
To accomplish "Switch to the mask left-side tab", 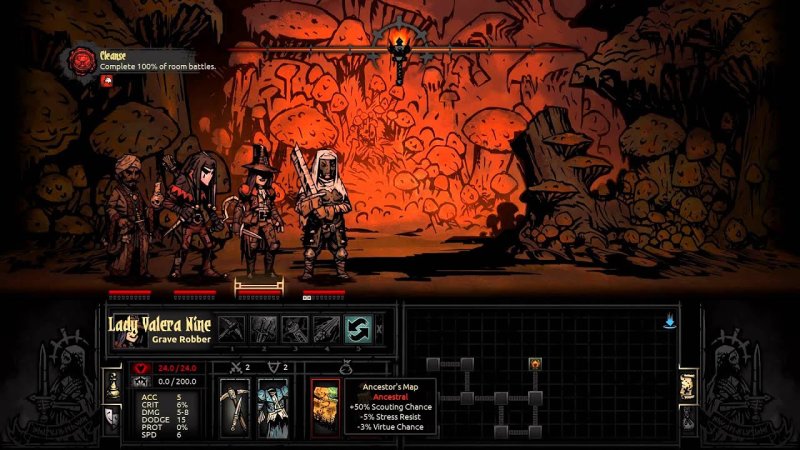I will [x=112, y=413].
